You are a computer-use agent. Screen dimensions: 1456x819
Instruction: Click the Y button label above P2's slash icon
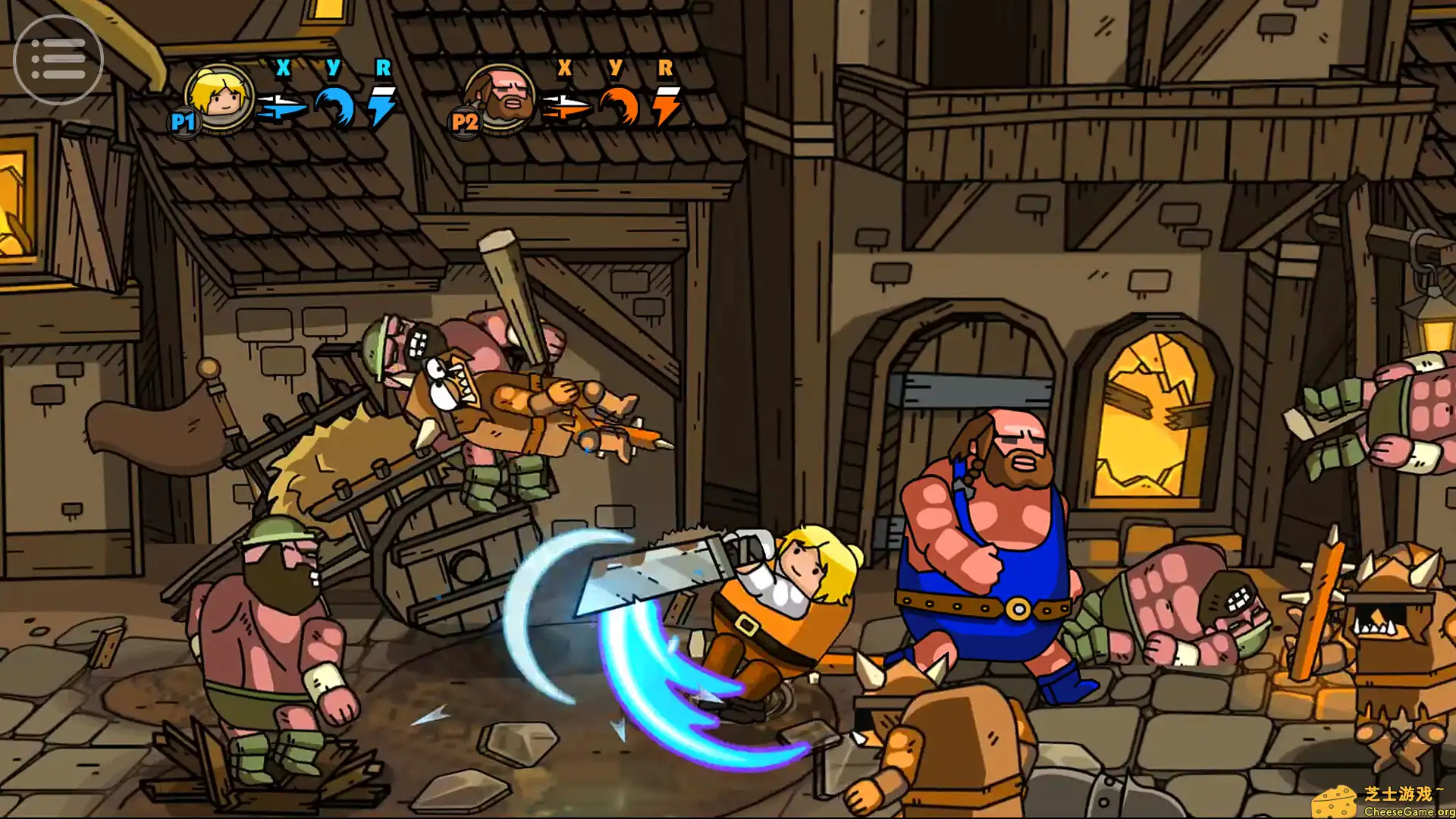tap(615, 69)
